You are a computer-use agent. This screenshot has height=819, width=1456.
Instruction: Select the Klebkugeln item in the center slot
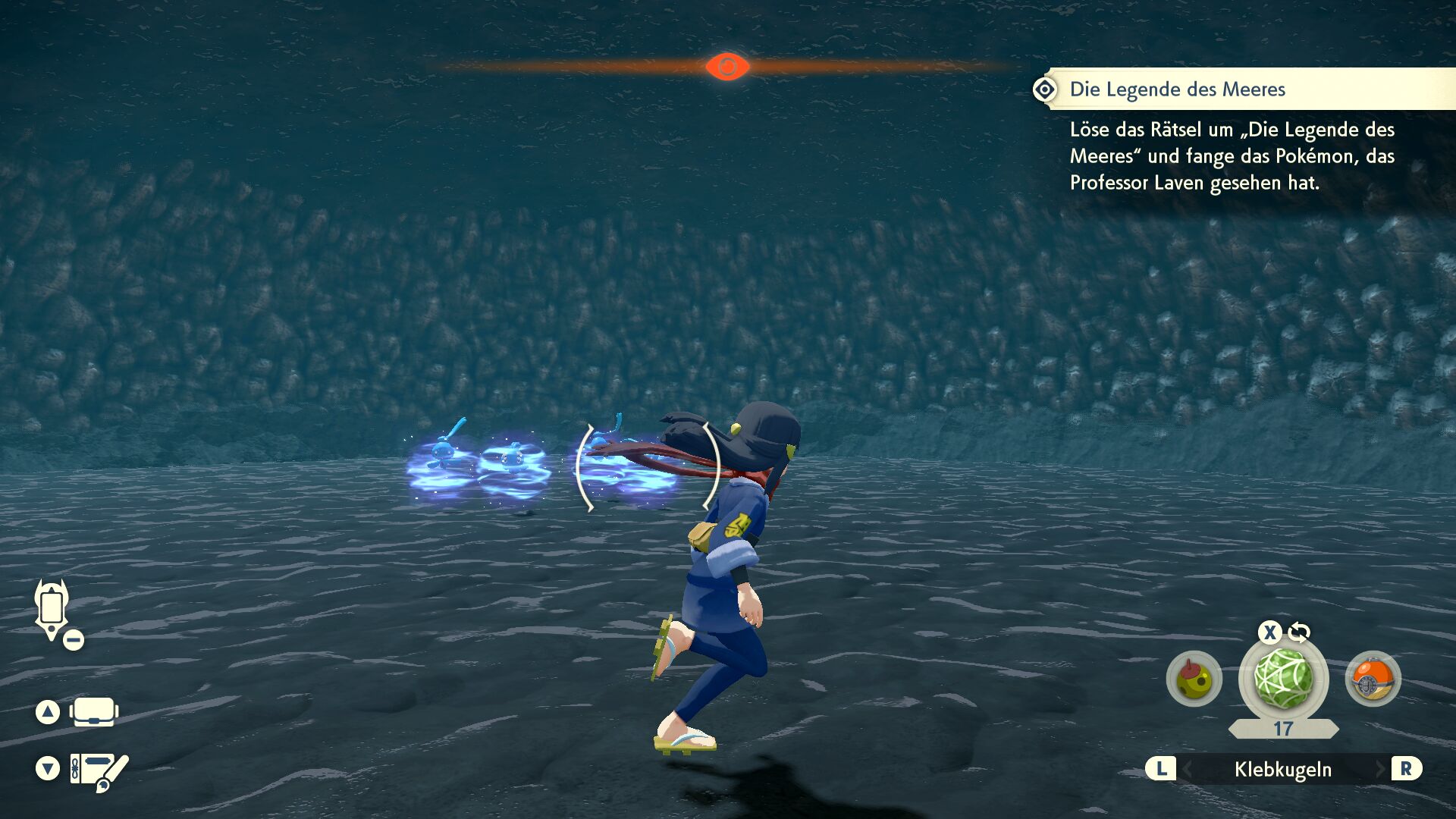point(1283,678)
